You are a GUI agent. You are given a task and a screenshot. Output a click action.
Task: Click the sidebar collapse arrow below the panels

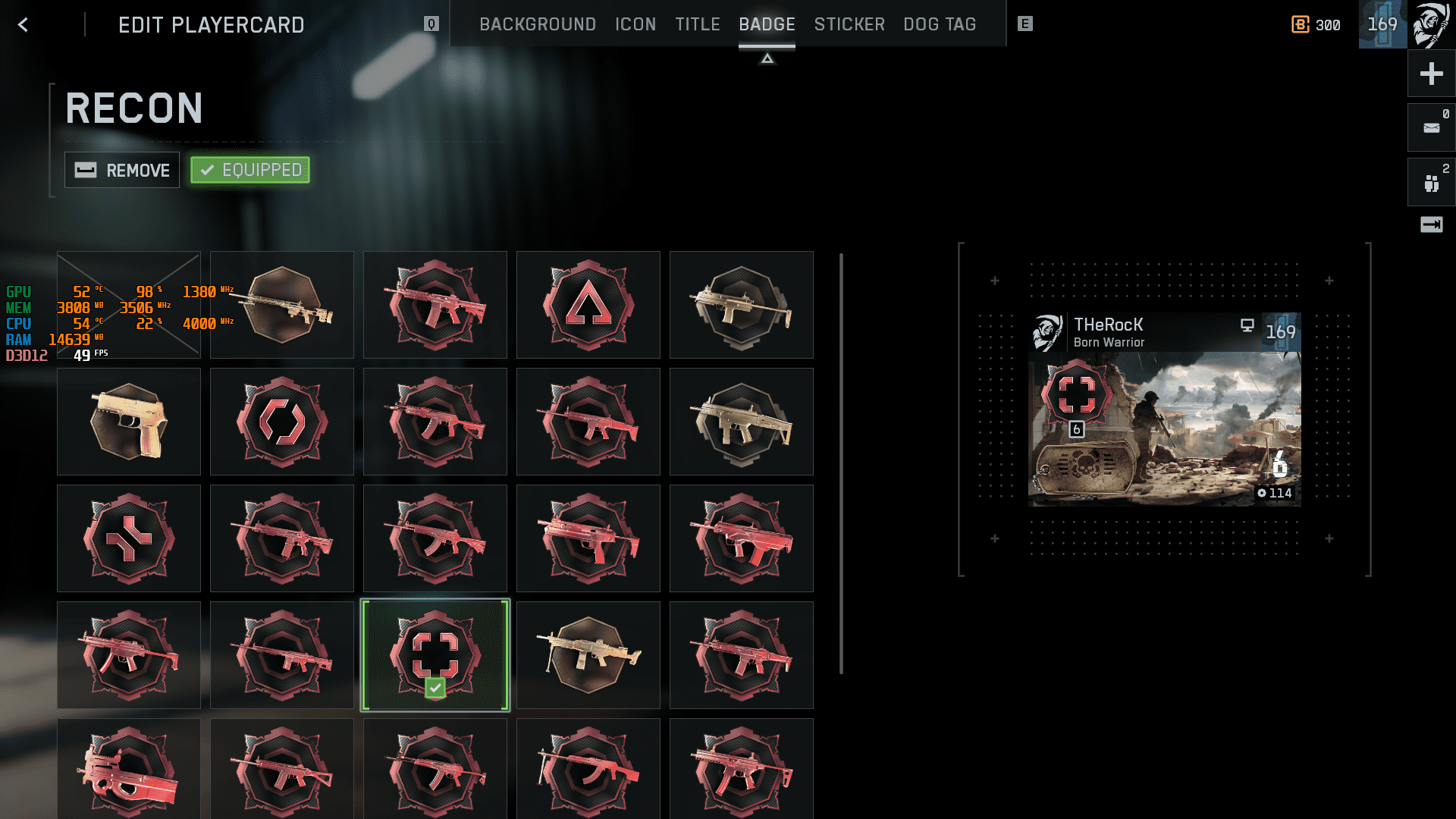(x=1430, y=224)
